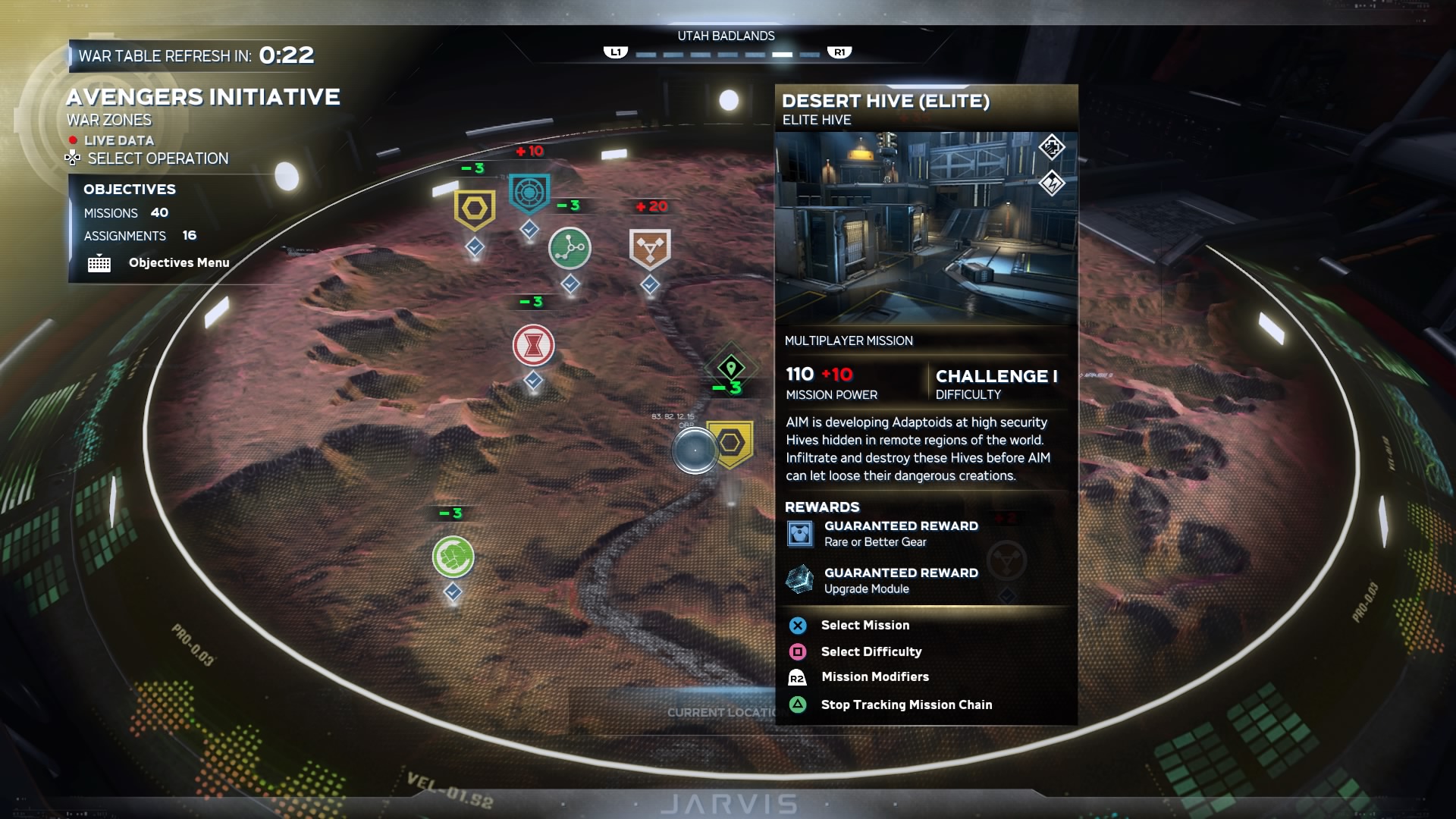Open the teal vault mission marked +10
Image resolution: width=1456 pixels, height=819 pixels.
529,193
